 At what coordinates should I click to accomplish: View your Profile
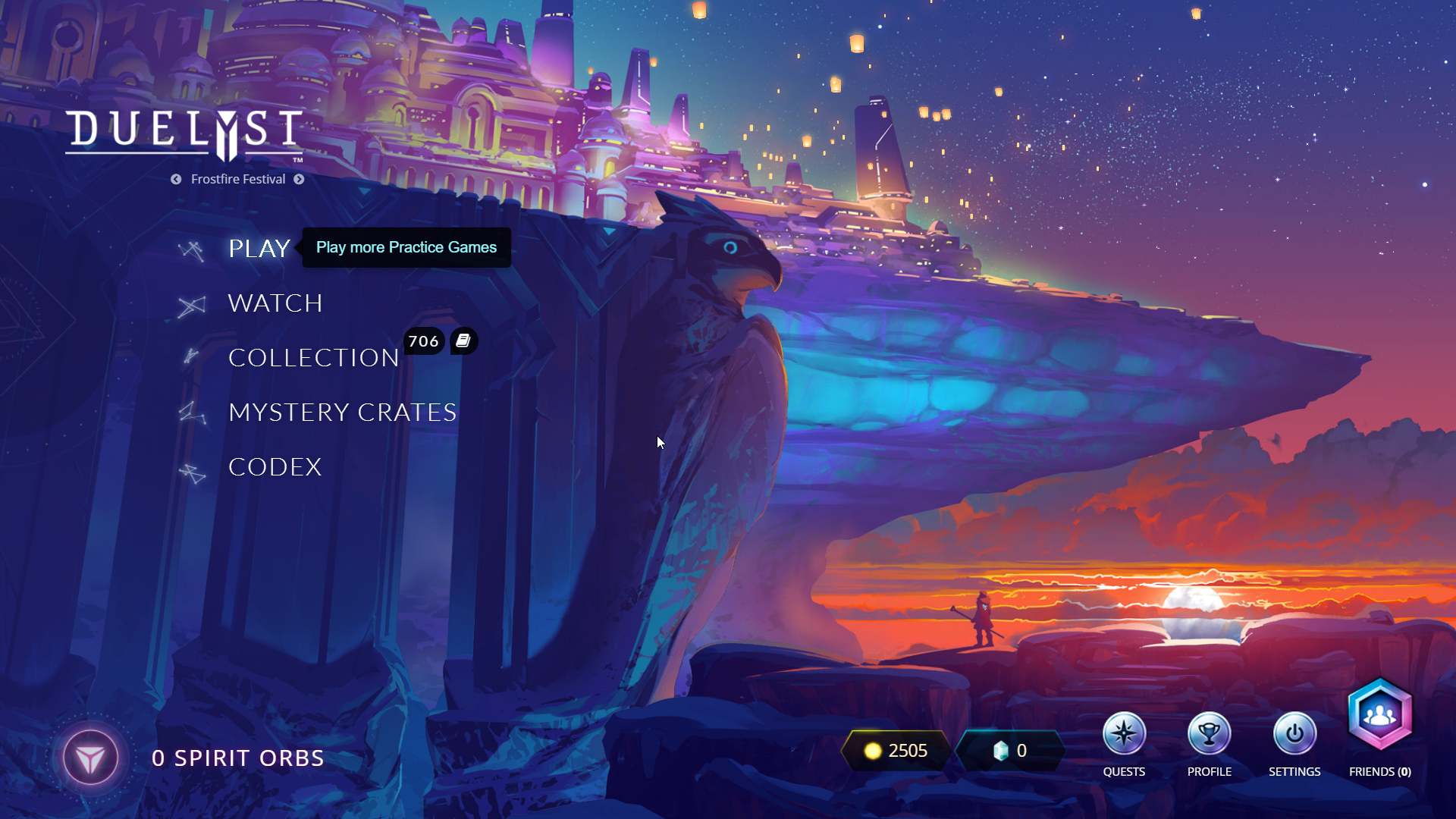(1209, 734)
